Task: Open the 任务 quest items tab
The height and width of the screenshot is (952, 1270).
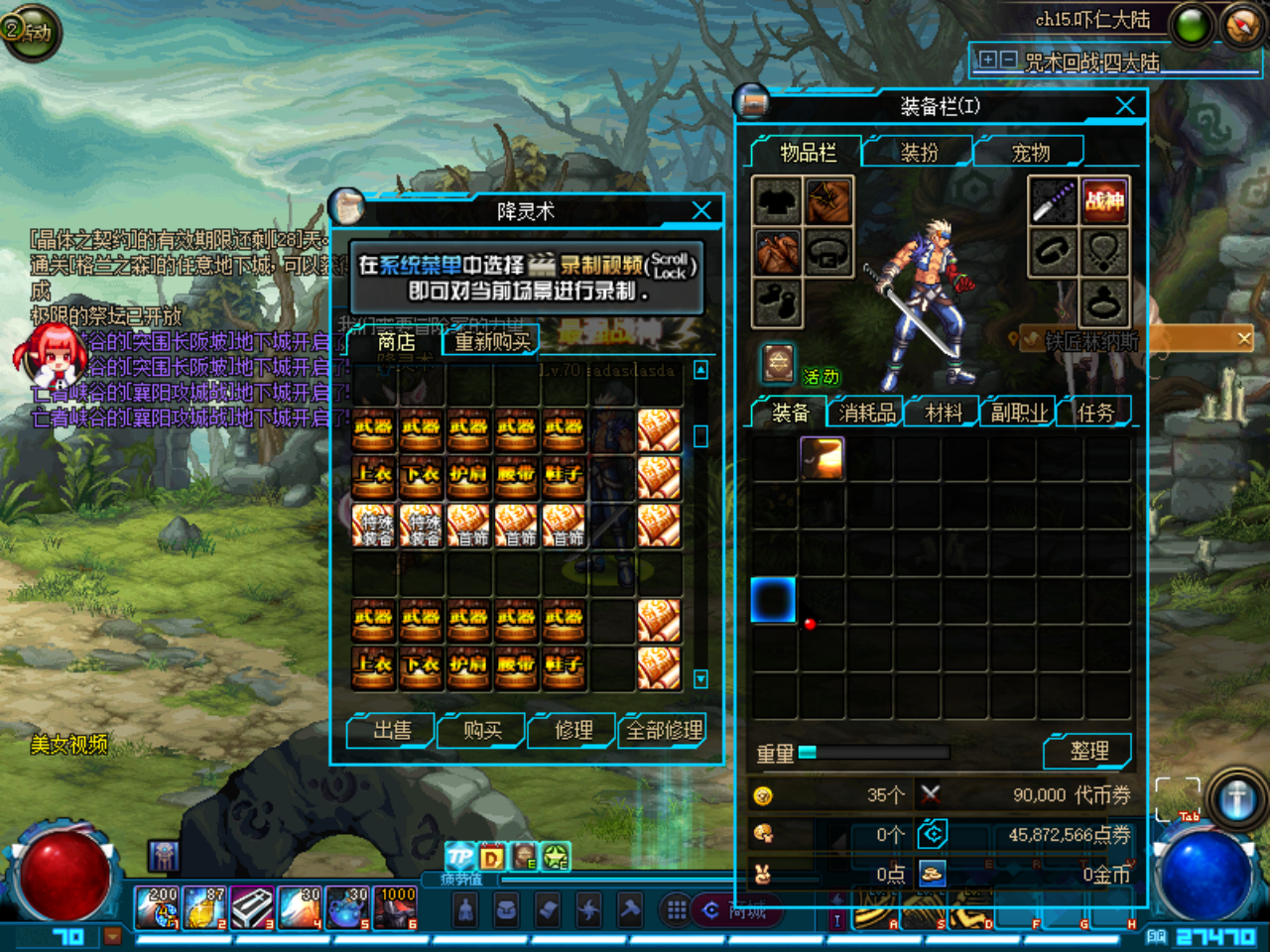Action: click(1095, 413)
